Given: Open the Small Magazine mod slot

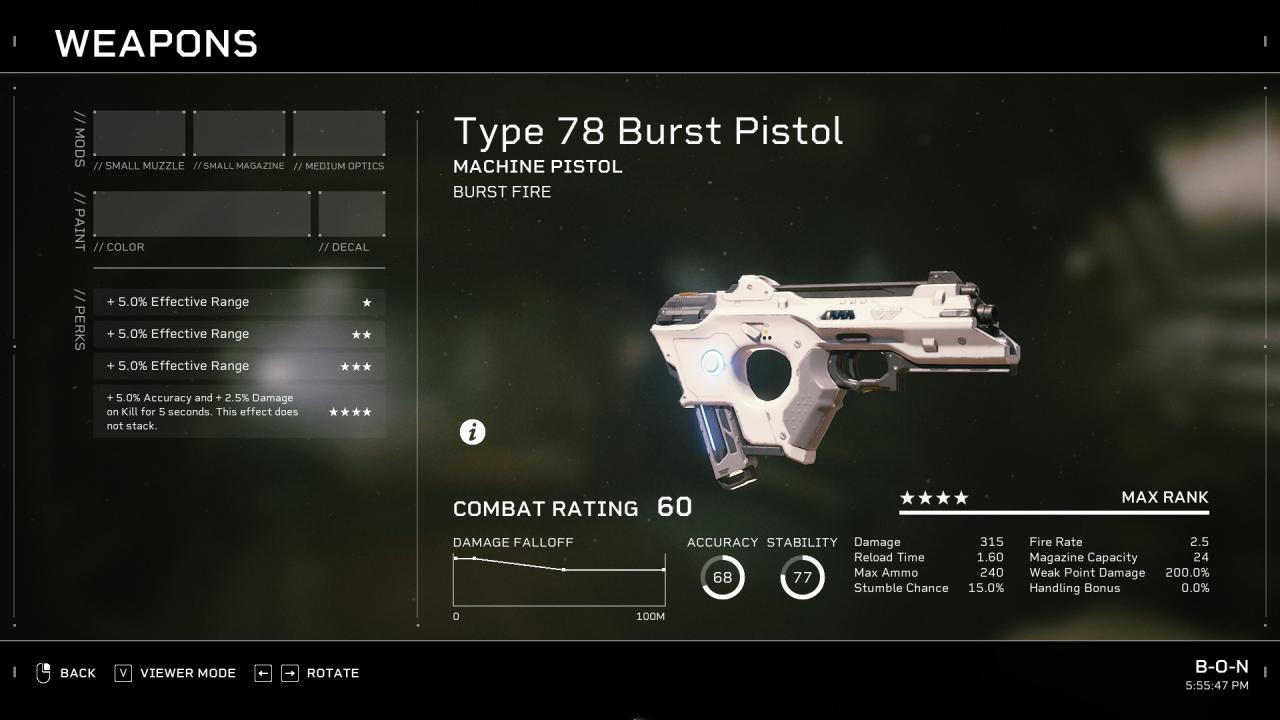Looking at the screenshot, I should click(239, 134).
